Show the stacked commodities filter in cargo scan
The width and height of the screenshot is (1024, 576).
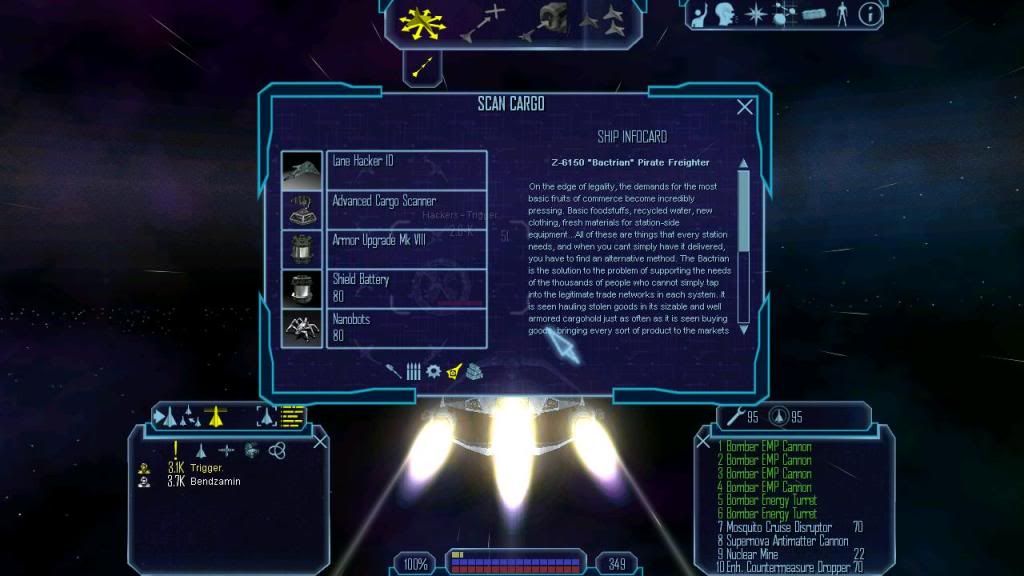click(474, 371)
